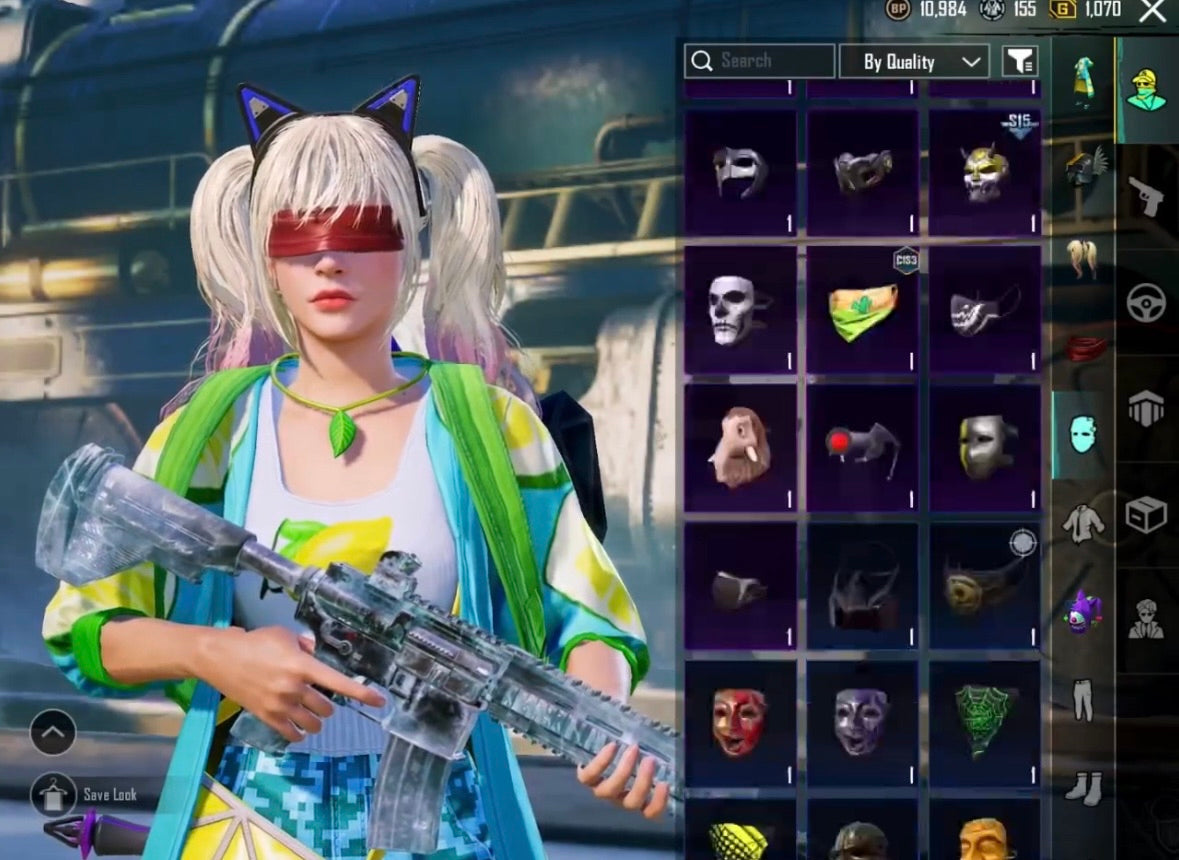Select the black fanged-teeth face mask

[985, 310]
